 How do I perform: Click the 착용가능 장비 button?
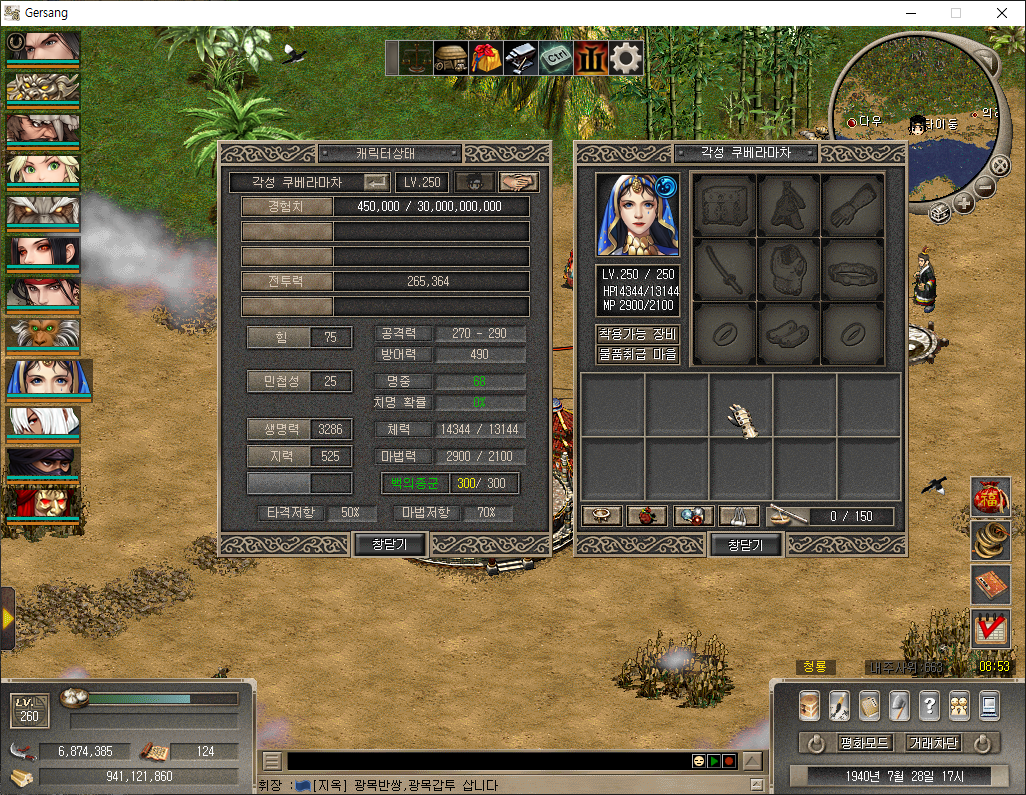coord(638,334)
